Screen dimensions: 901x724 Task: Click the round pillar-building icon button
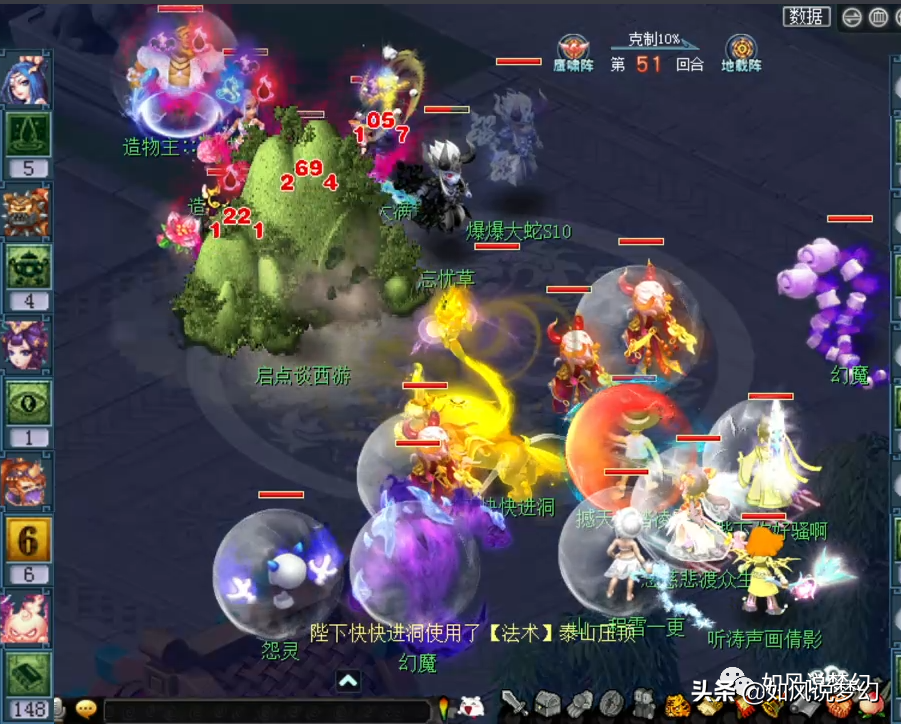point(877,17)
